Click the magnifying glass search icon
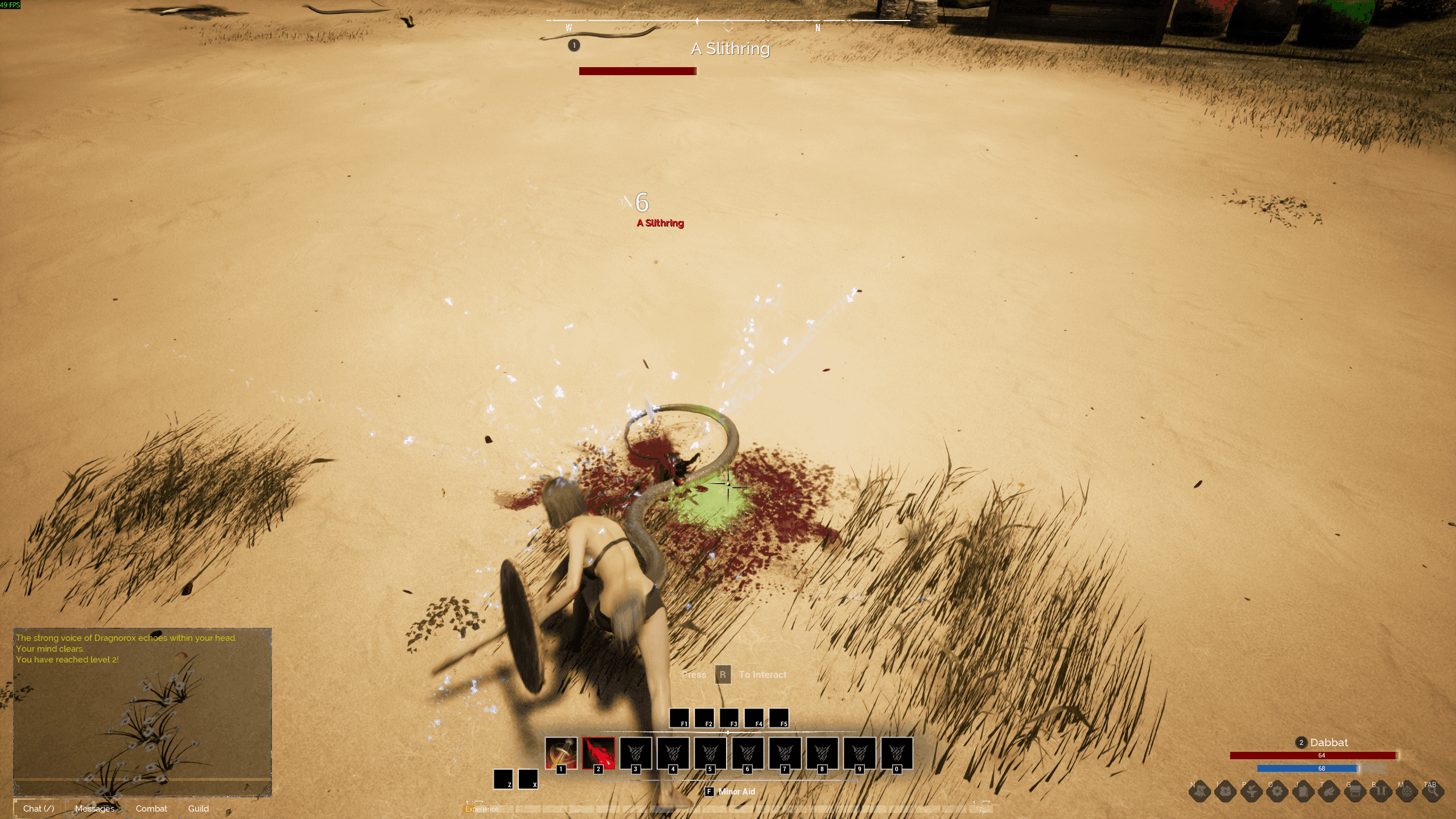 pos(1433,791)
